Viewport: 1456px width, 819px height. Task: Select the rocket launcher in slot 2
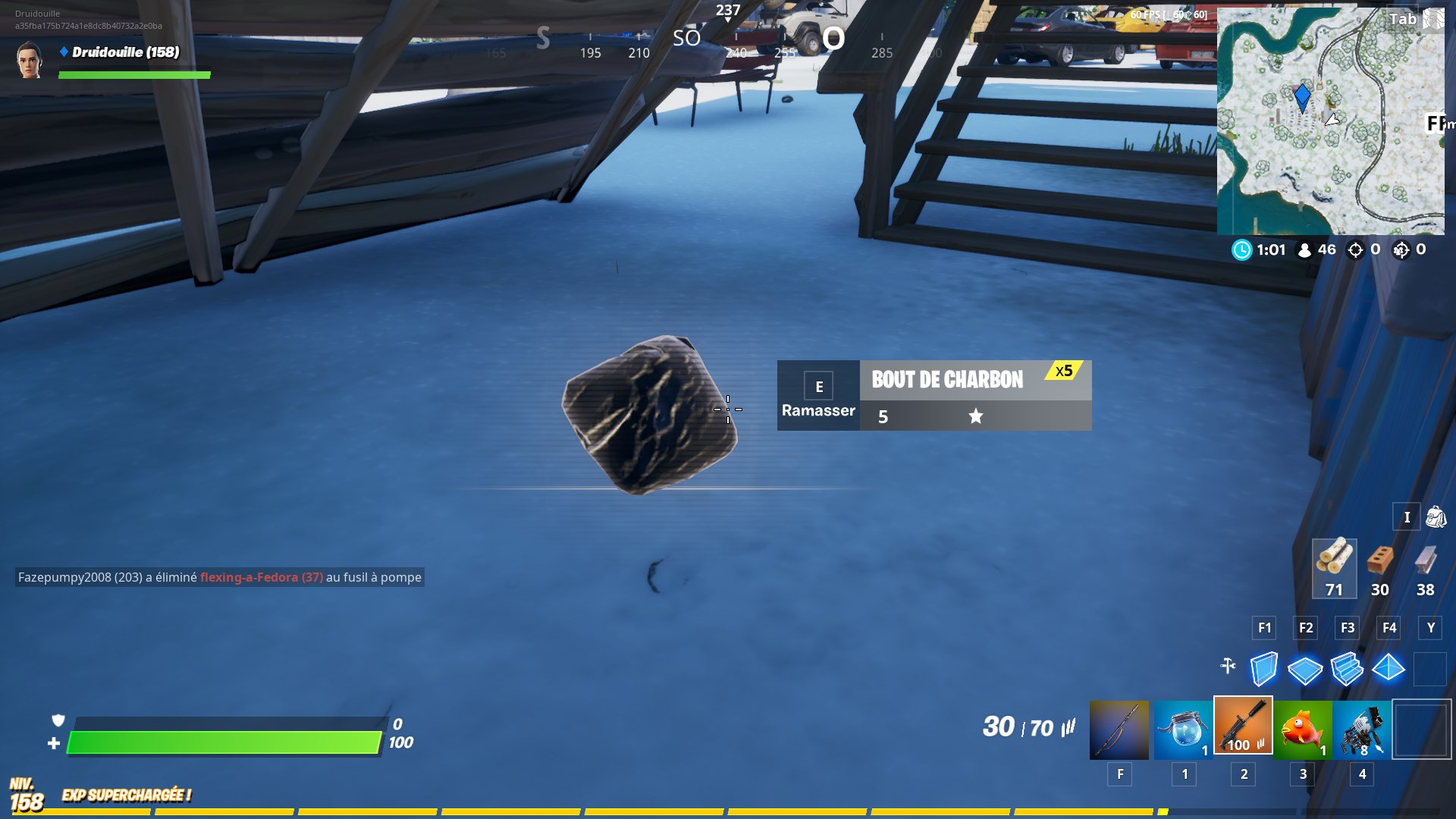(x=1243, y=726)
